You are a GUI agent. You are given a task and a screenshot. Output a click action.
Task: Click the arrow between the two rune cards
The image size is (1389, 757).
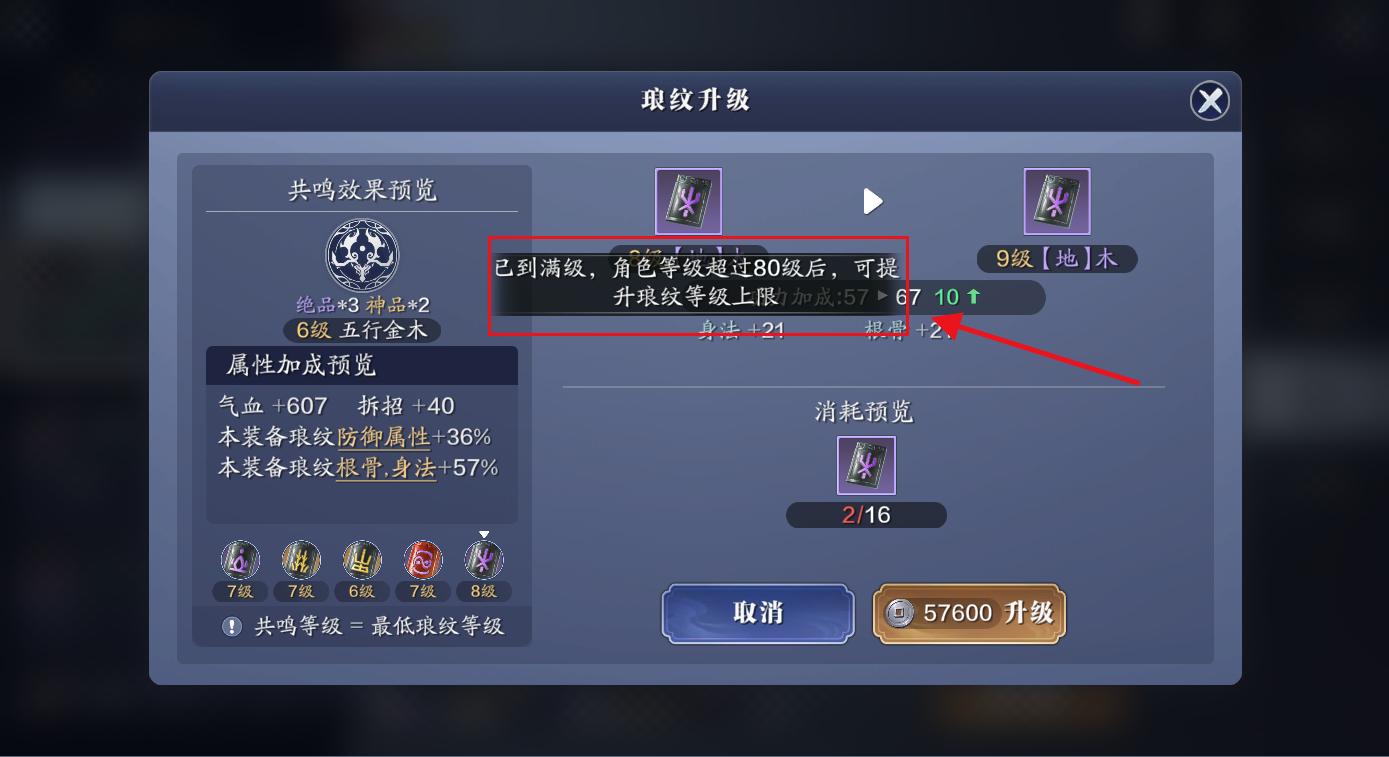click(872, 201)
